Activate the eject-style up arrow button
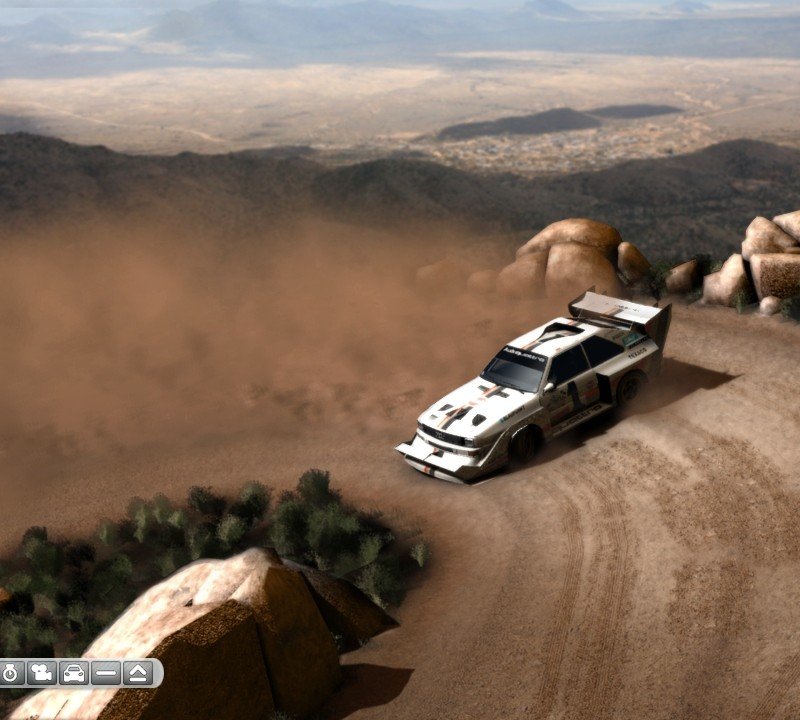This screenshot has height=720, width=800. coord(138,673)
